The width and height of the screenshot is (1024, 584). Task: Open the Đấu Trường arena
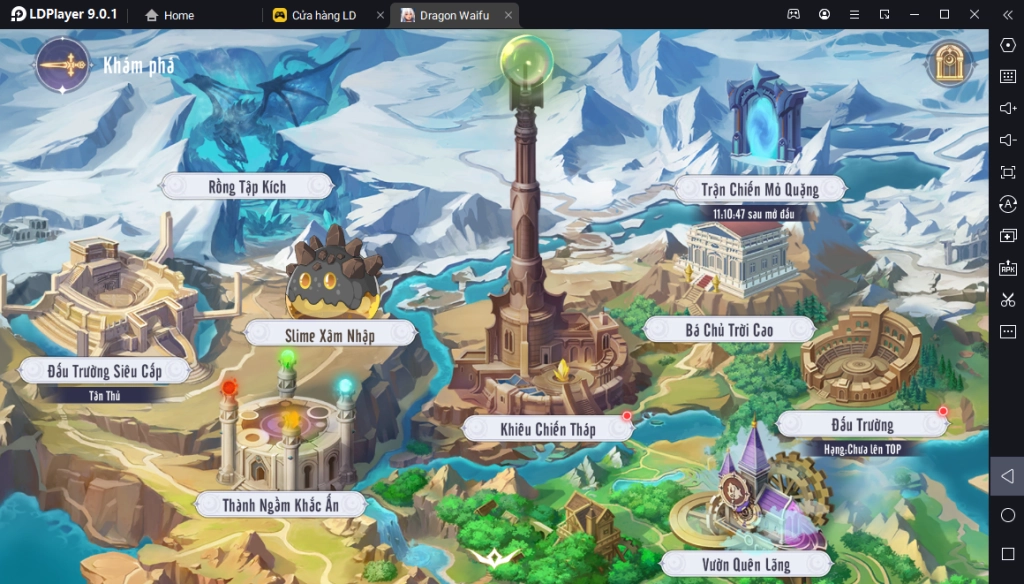(x=861, y=425)
